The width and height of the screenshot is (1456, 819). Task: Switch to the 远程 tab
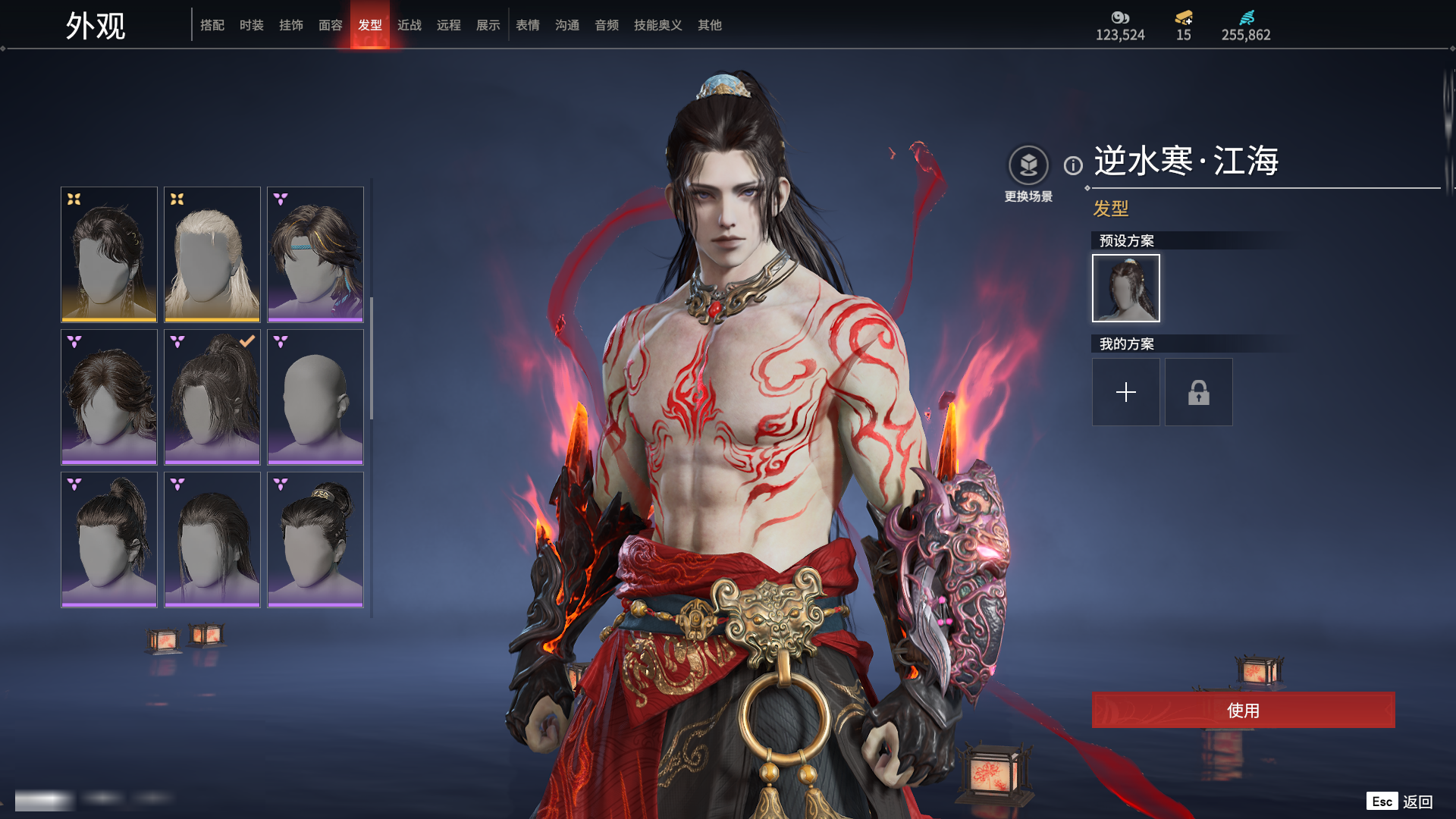pyautogui.click(x=449, y=25)
